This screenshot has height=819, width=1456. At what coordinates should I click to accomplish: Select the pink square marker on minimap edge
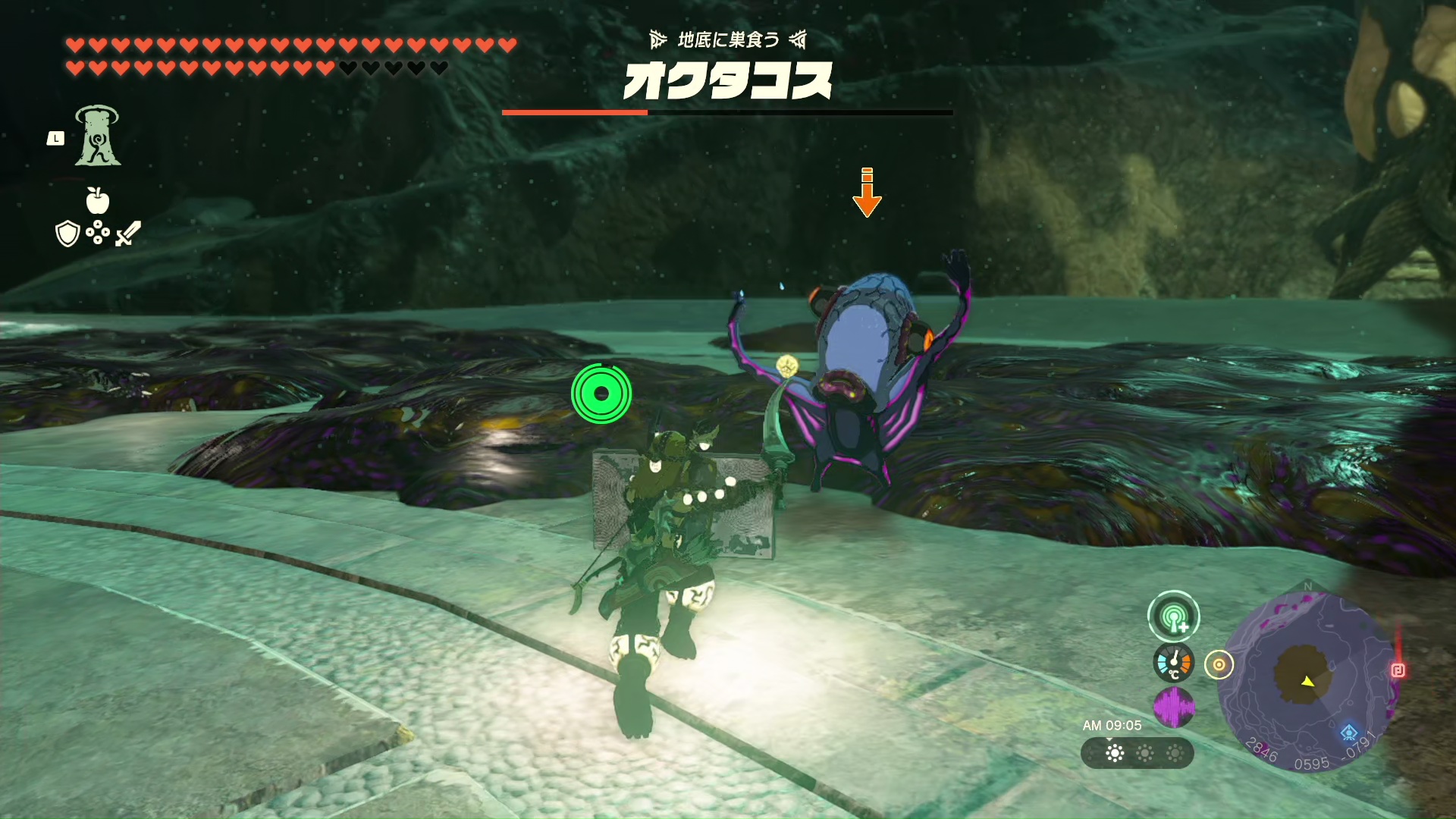pyautogui.click(x=1398, y=670)
